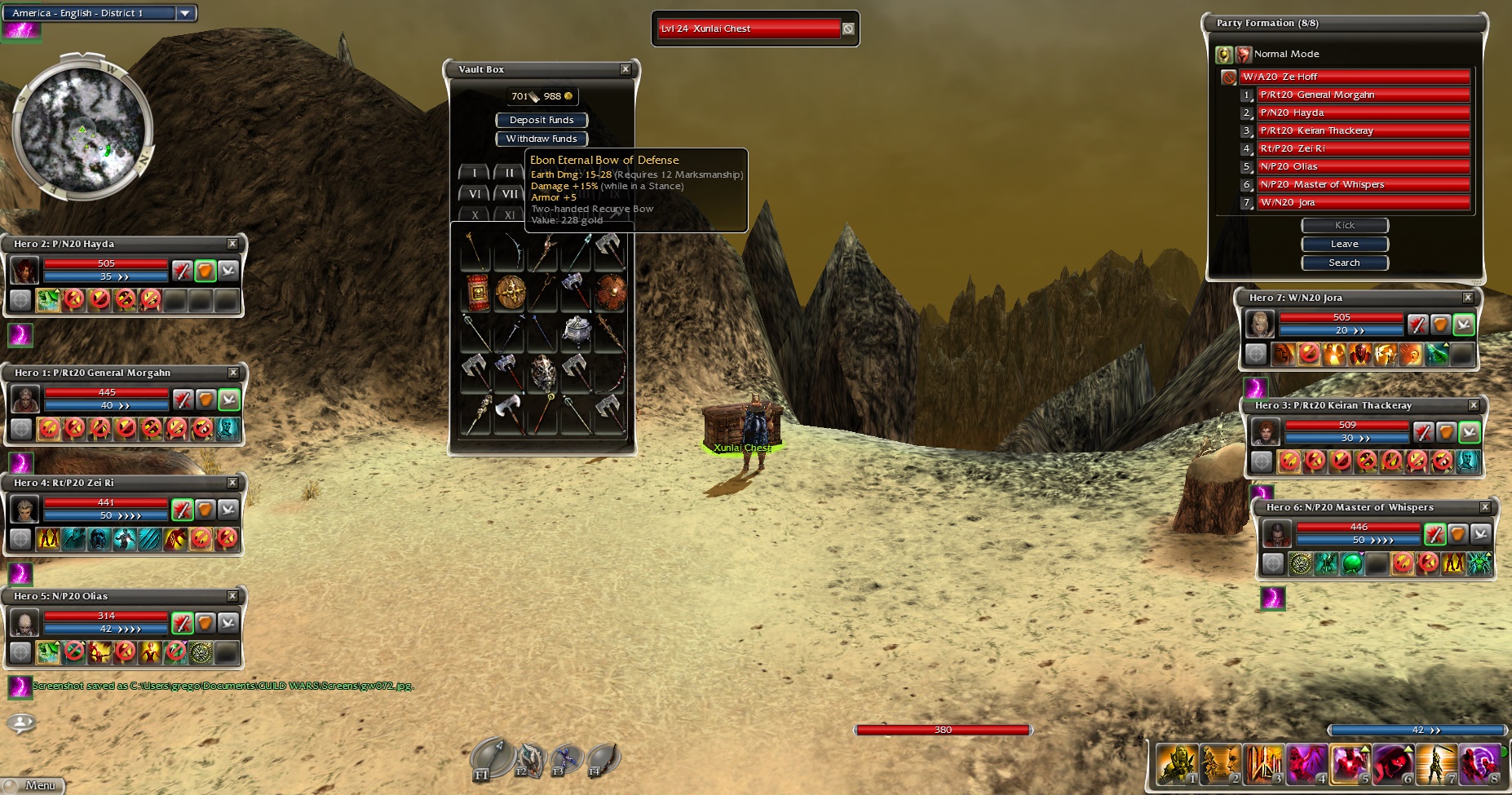Viewport: 1512px width, 795px height.
Task: Switch to vault tab VII
Action: 510,194
